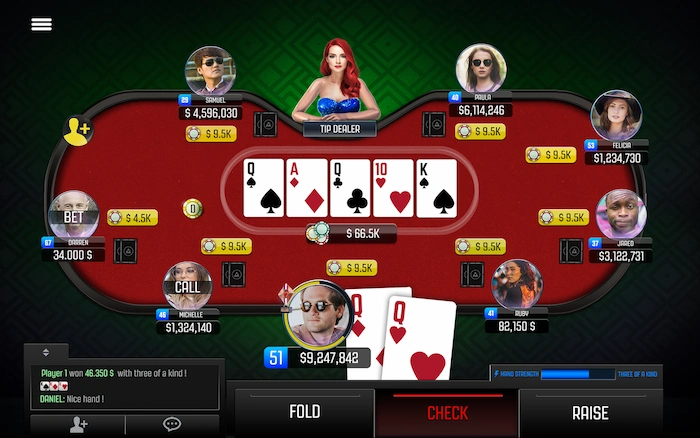Click the chat message box
Screen dimensions: 700x438
coord(122,383)
